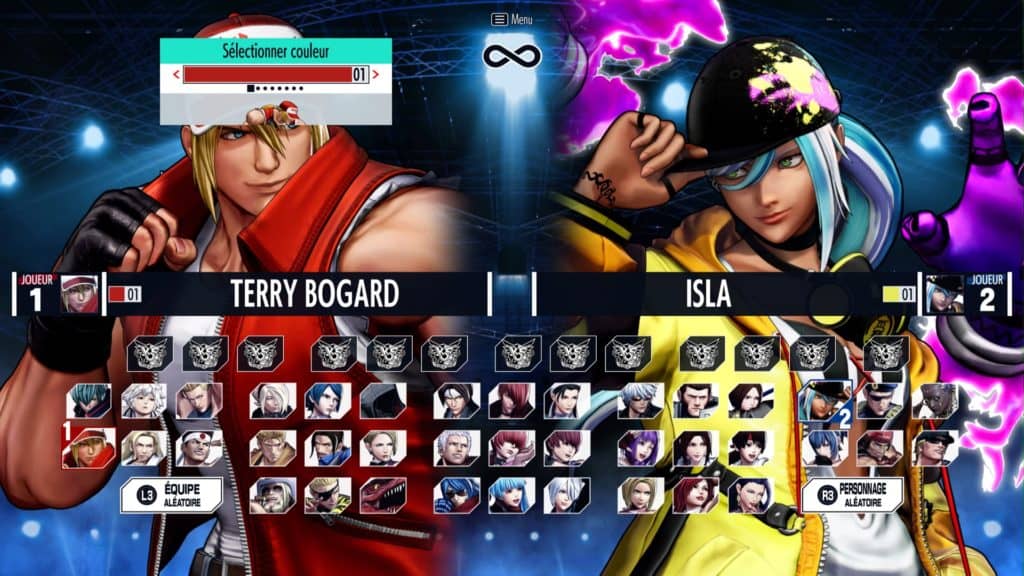The width and height of the screenshot is (1024, 576).
Task: Select Isla's portrait with the P2 marker
Action: 825,400
